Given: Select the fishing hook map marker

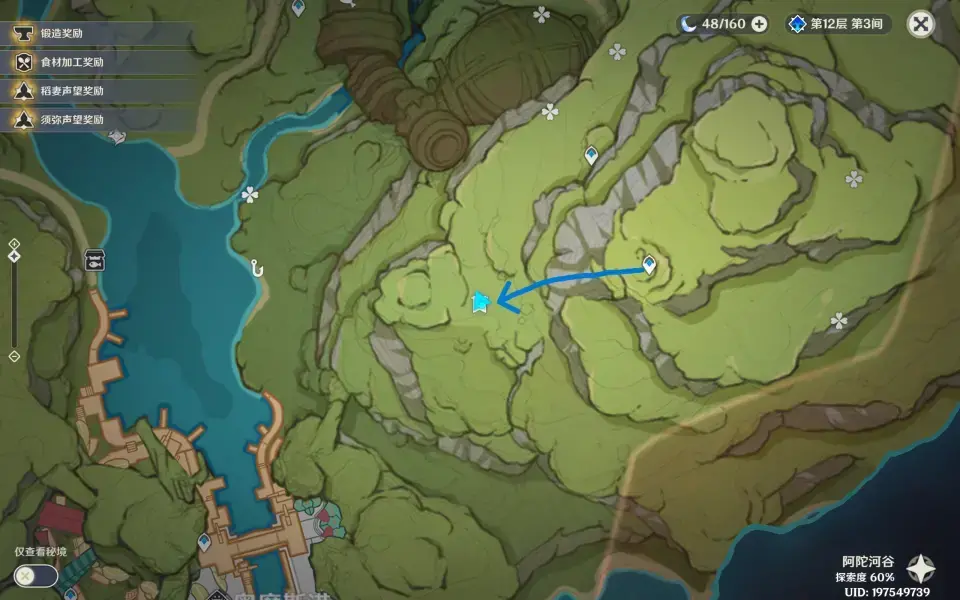Looking at the screenshot, I should coord(257,268).
